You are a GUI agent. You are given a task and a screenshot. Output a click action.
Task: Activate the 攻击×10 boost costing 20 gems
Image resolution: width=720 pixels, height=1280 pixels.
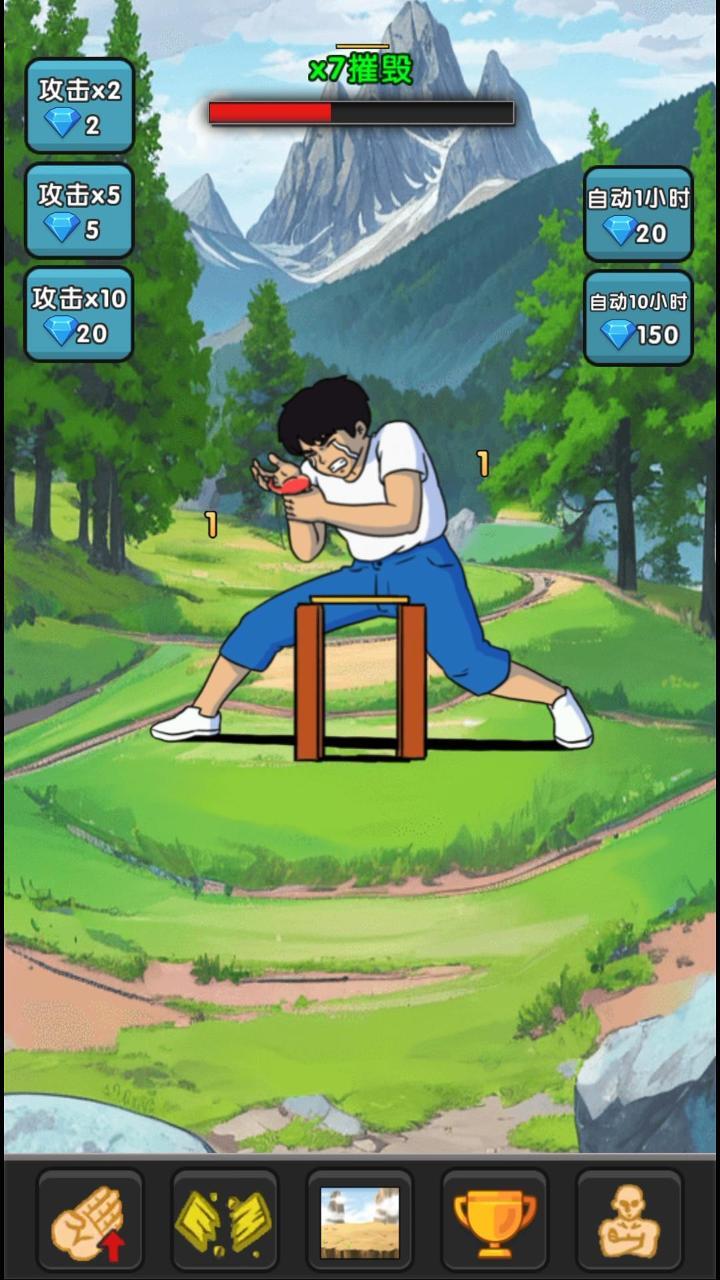(x=79, y=315)
